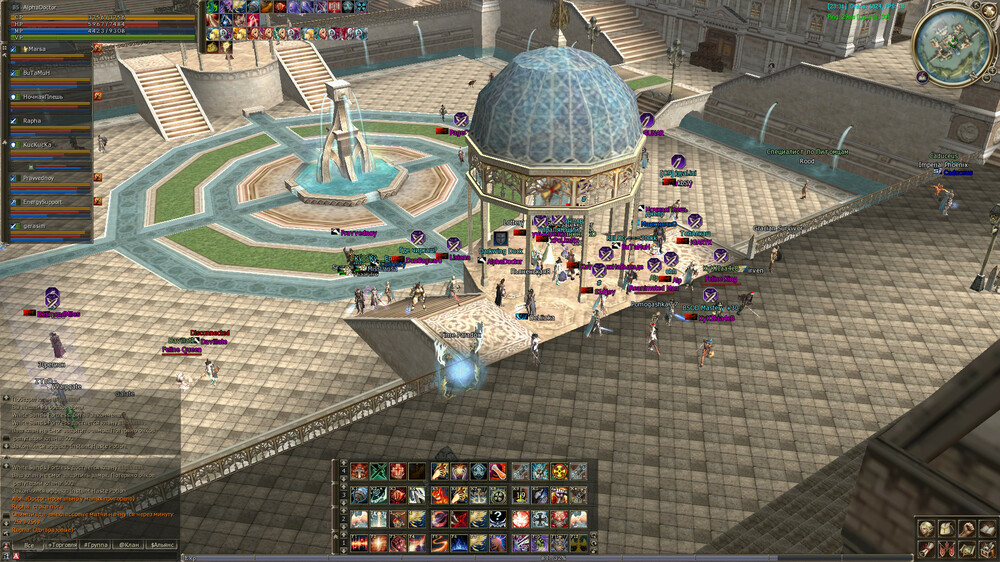1000x562 pixels.
Task: Open the quest book icon beside the minimap
Action: (x=920, y=77)
